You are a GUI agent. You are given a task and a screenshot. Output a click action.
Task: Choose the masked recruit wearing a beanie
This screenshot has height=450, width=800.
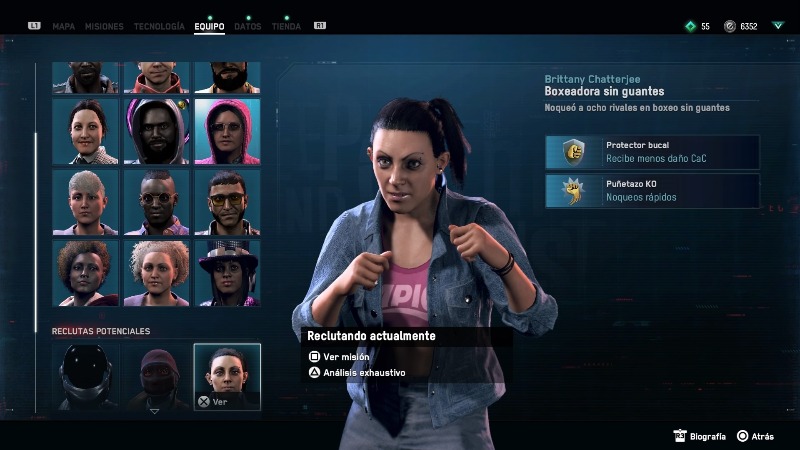(156, 376)
